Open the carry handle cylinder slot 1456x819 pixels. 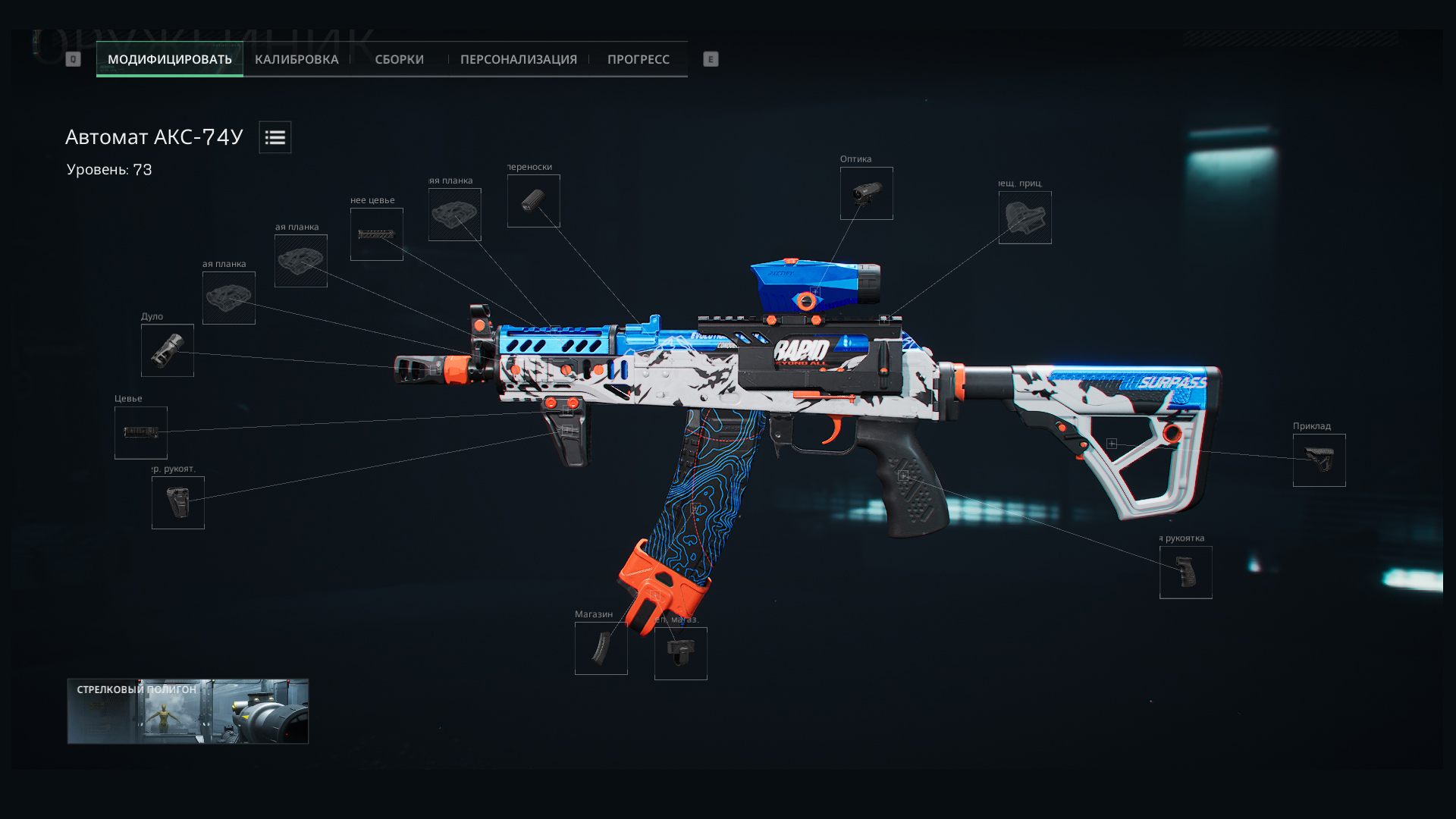tap(533, 201)
